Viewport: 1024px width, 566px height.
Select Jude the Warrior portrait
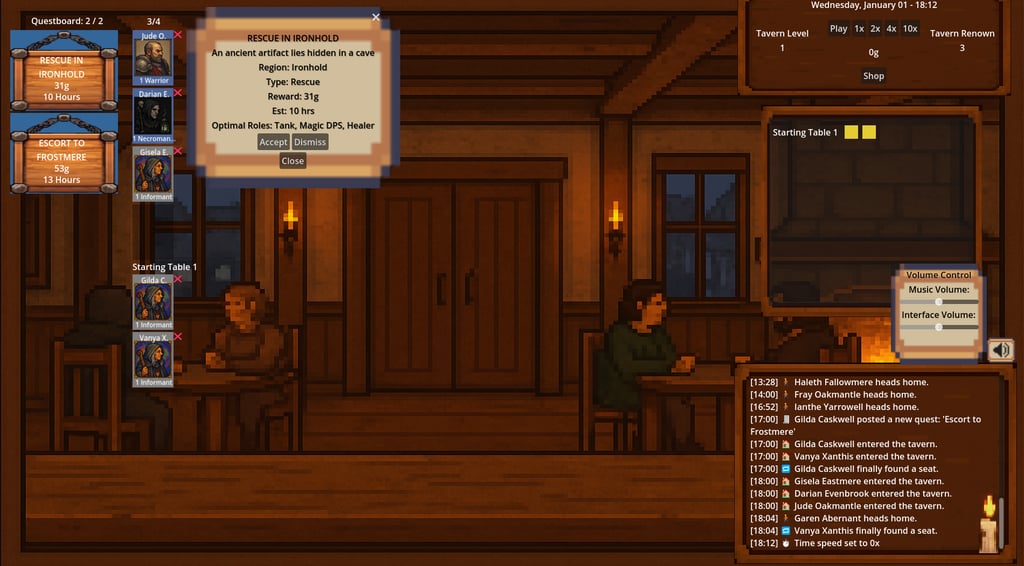[x=153, y=58]
